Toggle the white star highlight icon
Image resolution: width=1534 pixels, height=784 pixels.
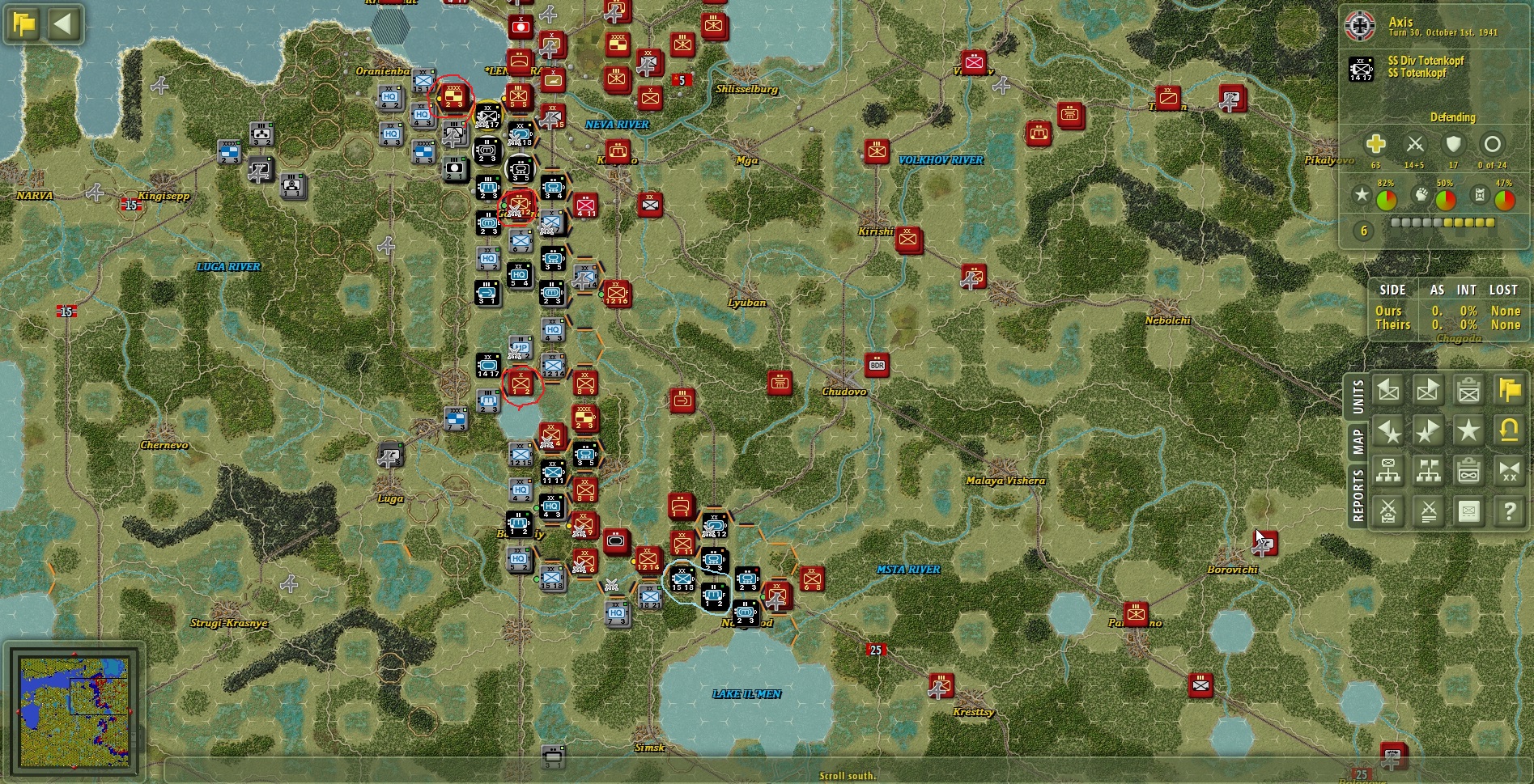coord(1468,430)
